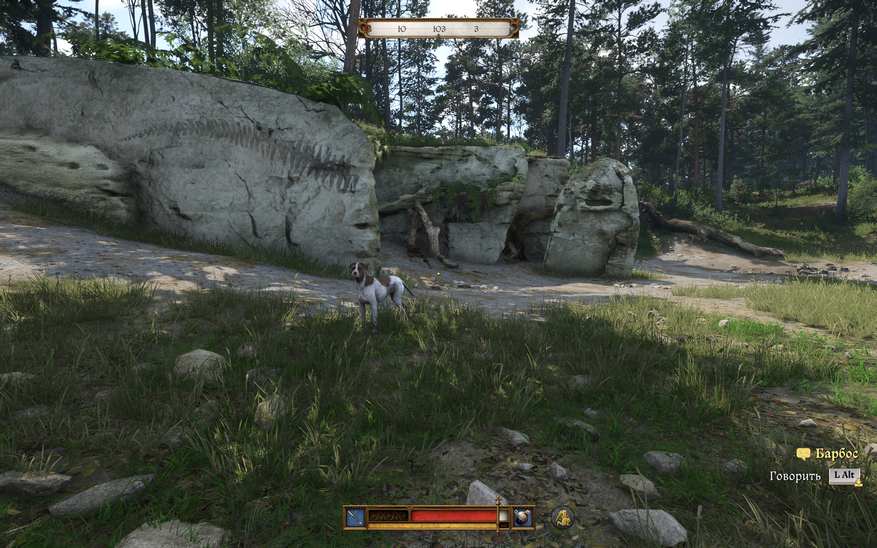Click the compass strip at the top
Image resolution: width=877 pixels, height=548 pixels.
pos(438,29)
